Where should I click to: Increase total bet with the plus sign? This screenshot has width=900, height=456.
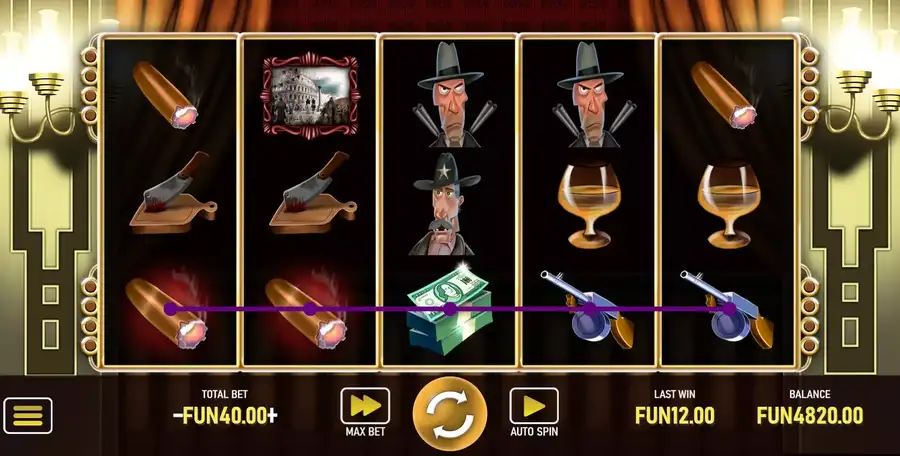pos(272,416)
